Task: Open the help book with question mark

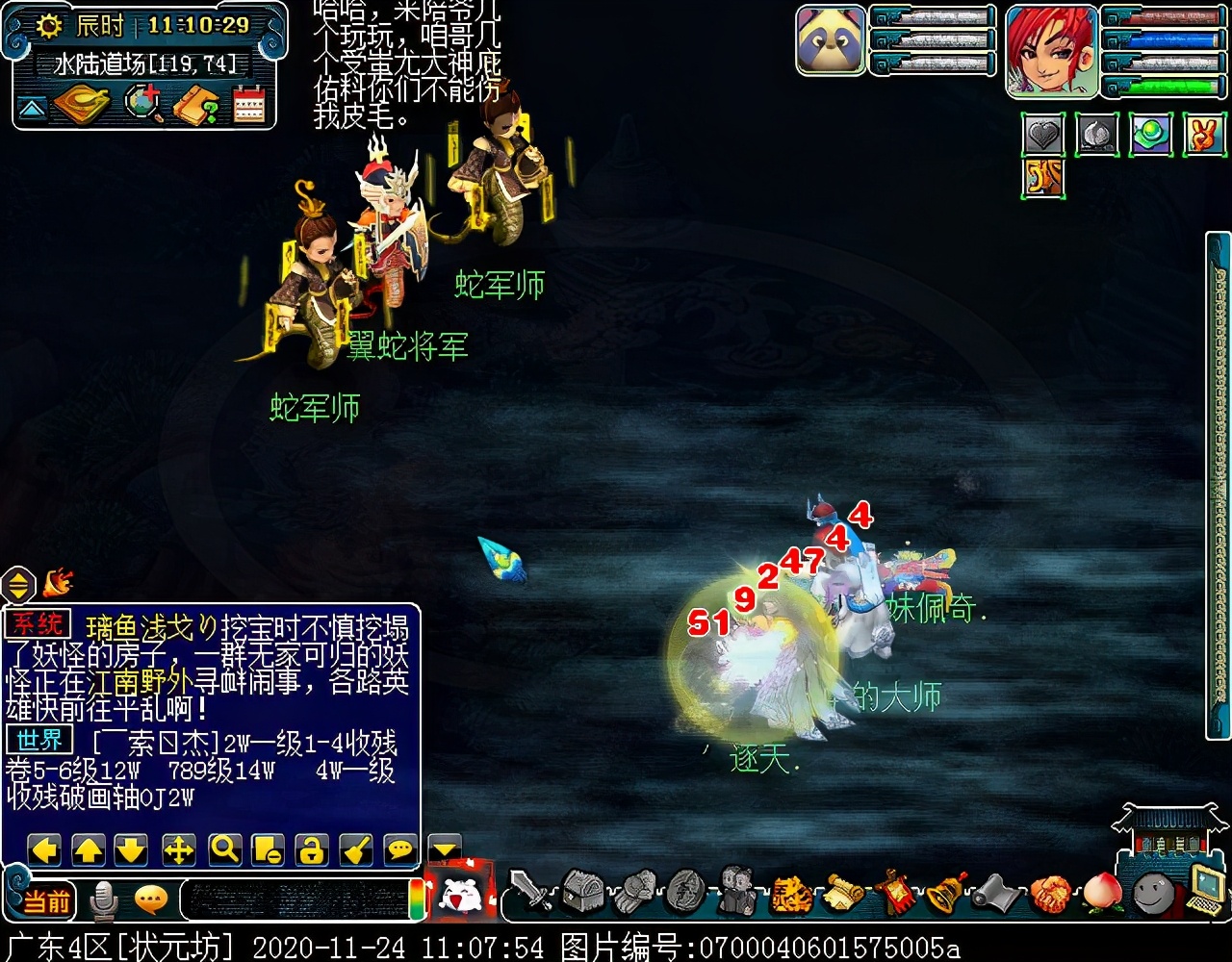Action: (x=195, y=105)
